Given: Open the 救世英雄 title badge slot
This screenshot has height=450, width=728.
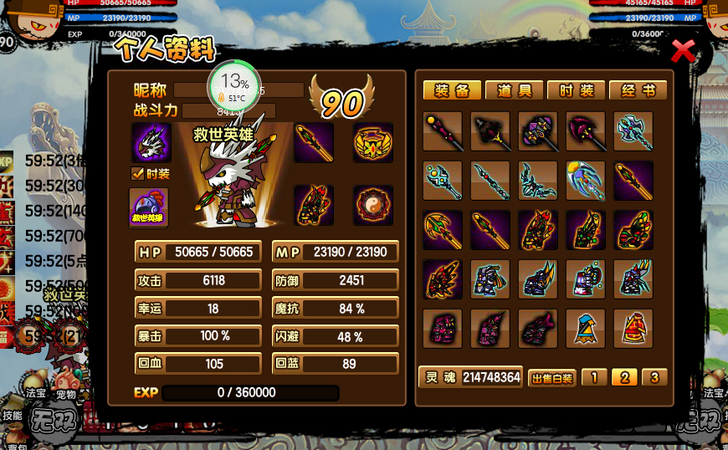Looking at the screenshot, I should click(x=149, y=207).
